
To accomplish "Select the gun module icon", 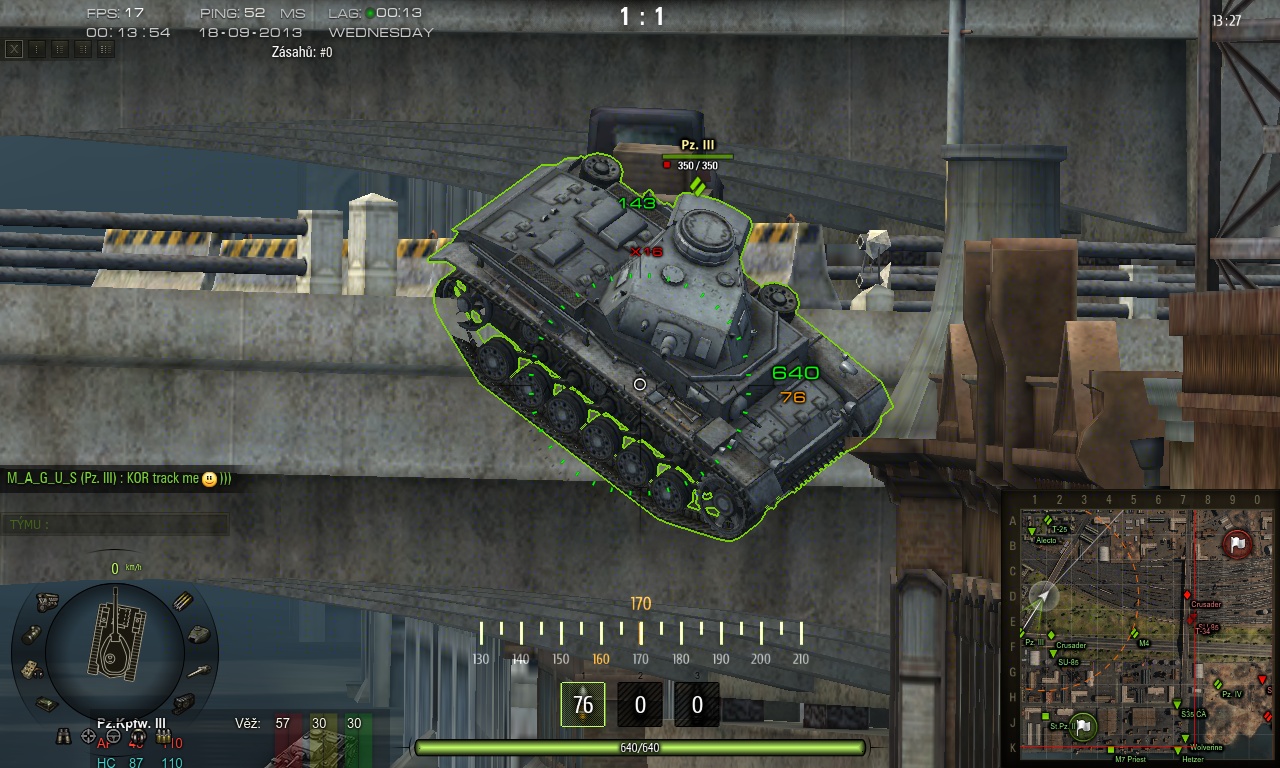I will point(199,670).
